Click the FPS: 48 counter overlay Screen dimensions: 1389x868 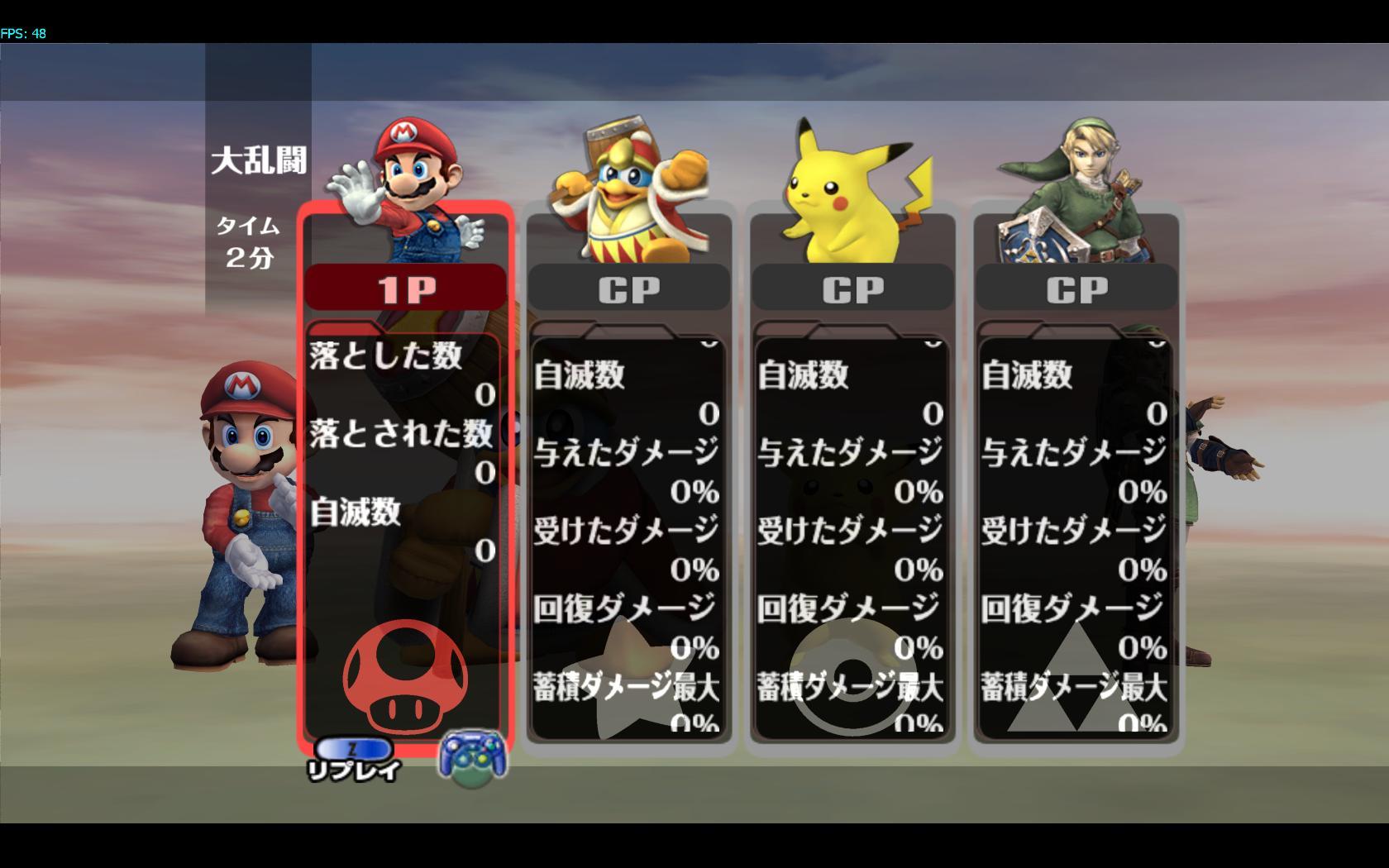click(x=23, y=34)
